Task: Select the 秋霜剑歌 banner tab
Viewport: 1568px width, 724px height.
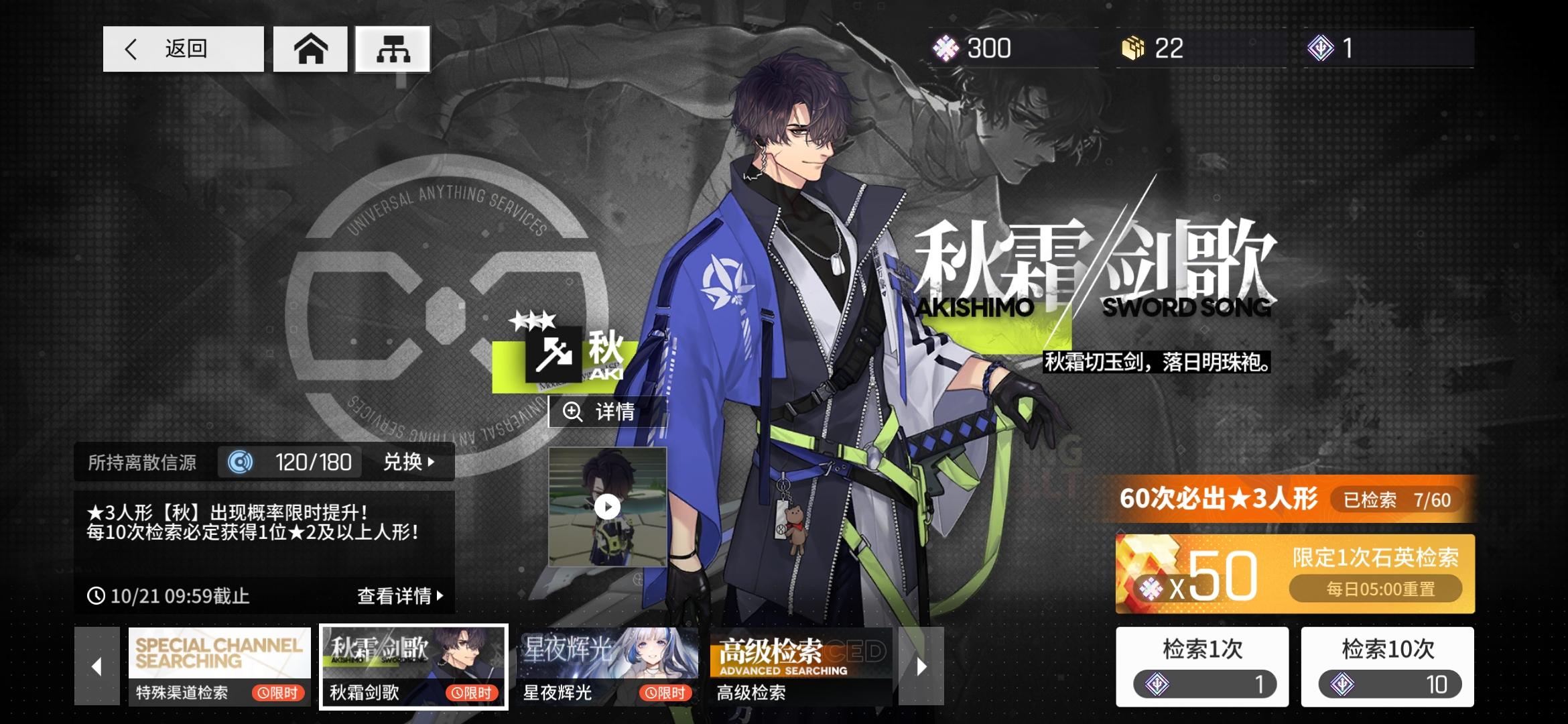Action: (x=413, y=666)
